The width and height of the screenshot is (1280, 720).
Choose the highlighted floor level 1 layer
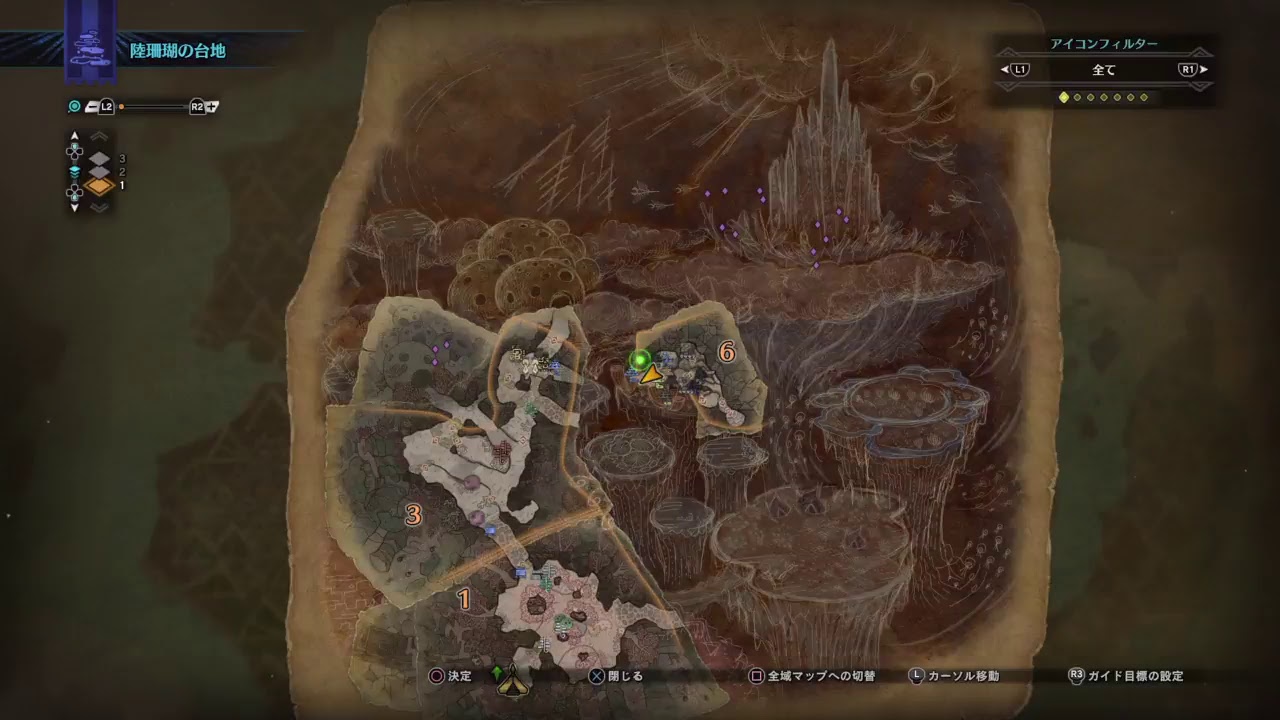[x=99, y=186]
